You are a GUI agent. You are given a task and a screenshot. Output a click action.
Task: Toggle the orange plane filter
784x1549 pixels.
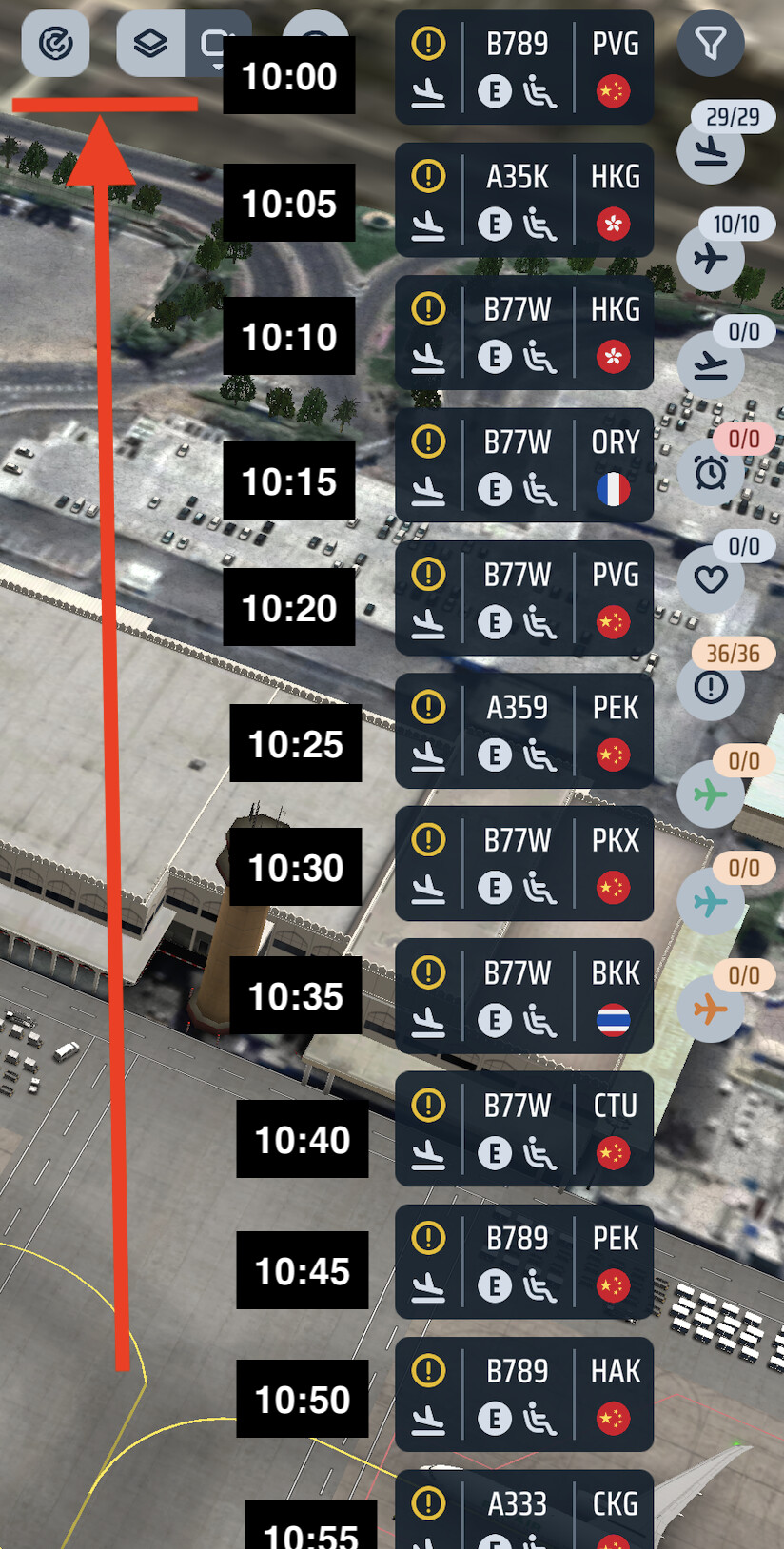pyautogui.click(x=711, y=1009)
